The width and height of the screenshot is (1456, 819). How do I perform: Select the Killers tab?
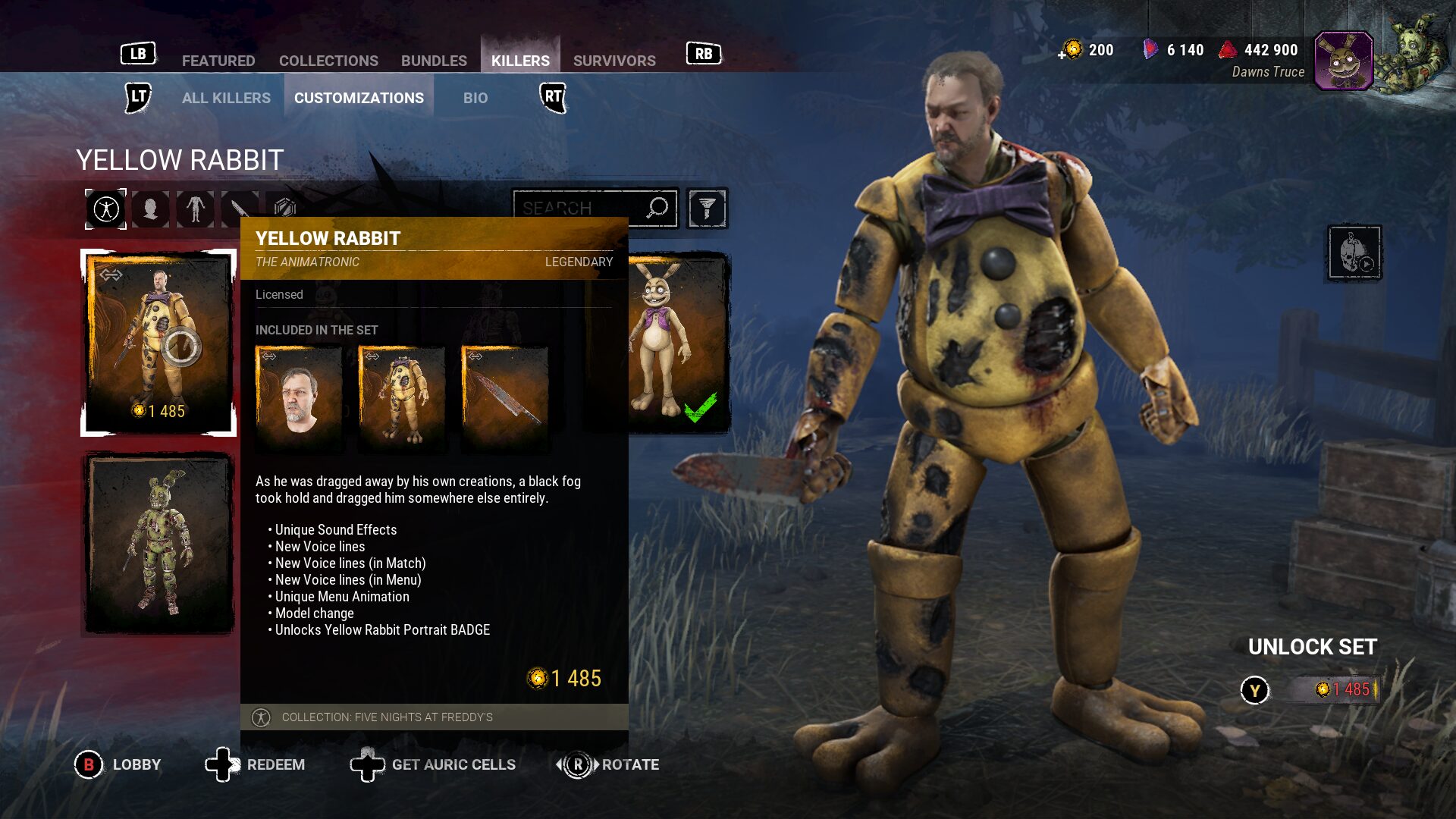coord(520,61)
